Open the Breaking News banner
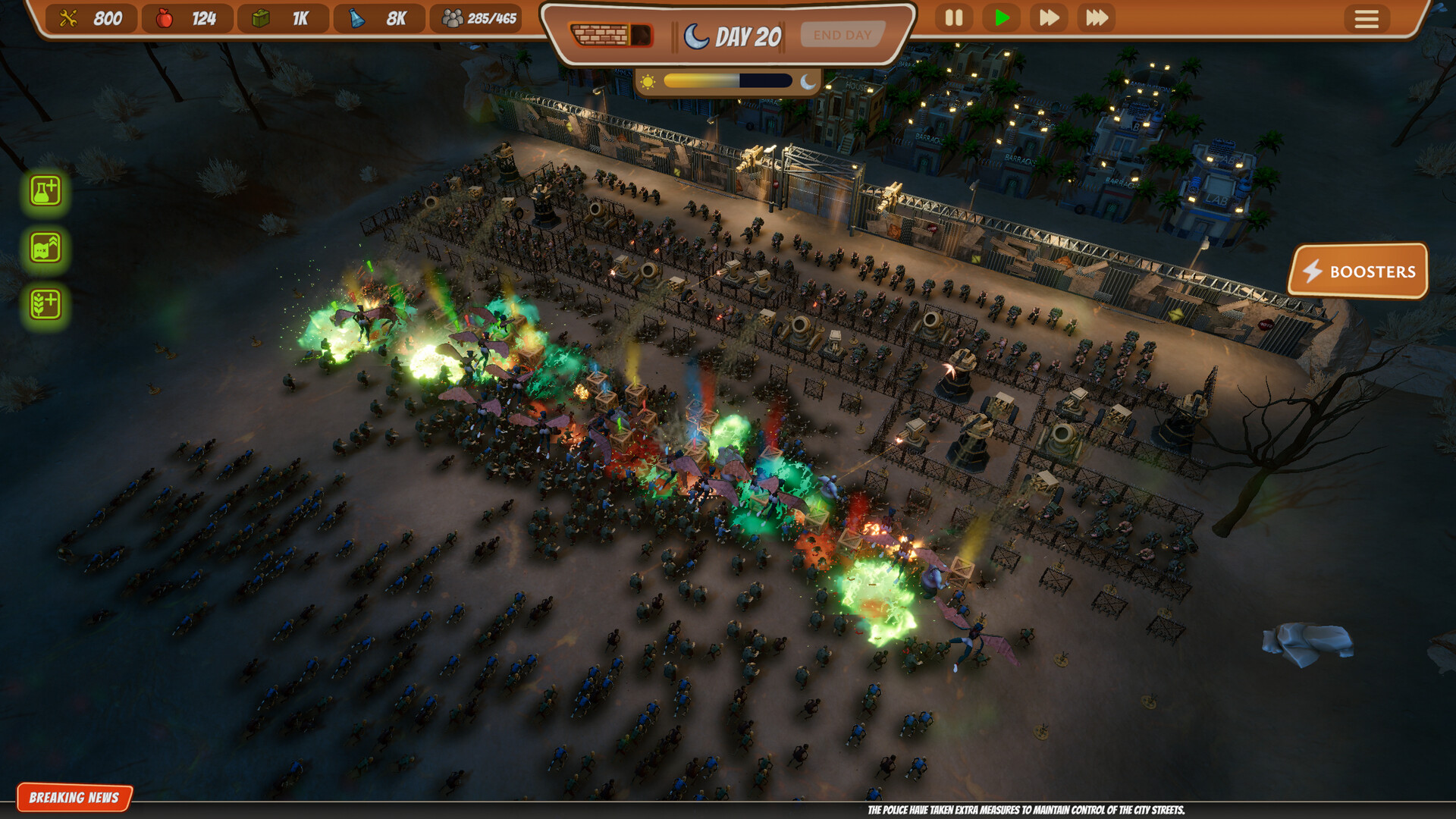This screenshot has height=819, width=1456. pyautogui.click(x=74, y=797)
